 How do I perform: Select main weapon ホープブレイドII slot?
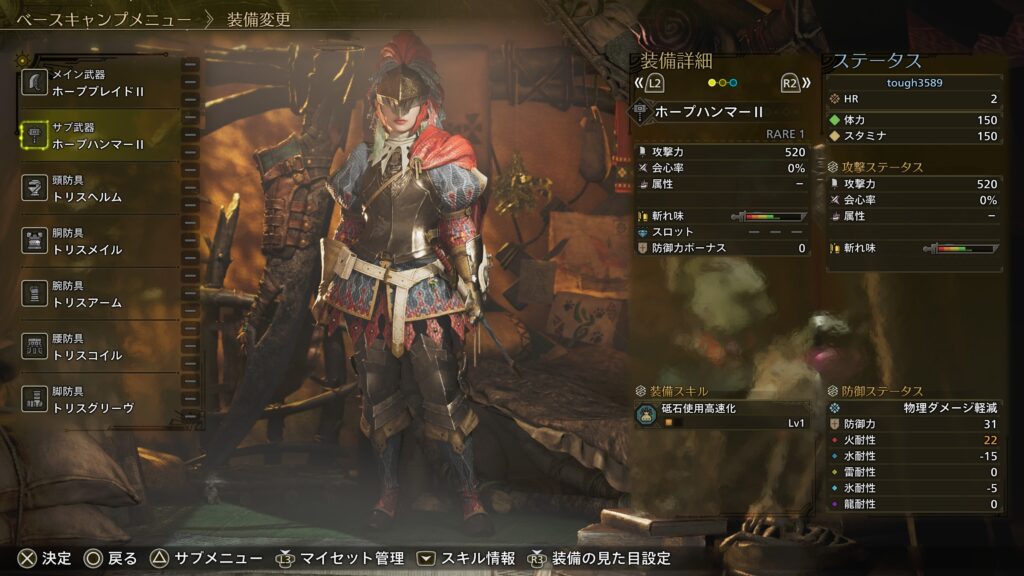pyautogui.click(x=98, y=83)
